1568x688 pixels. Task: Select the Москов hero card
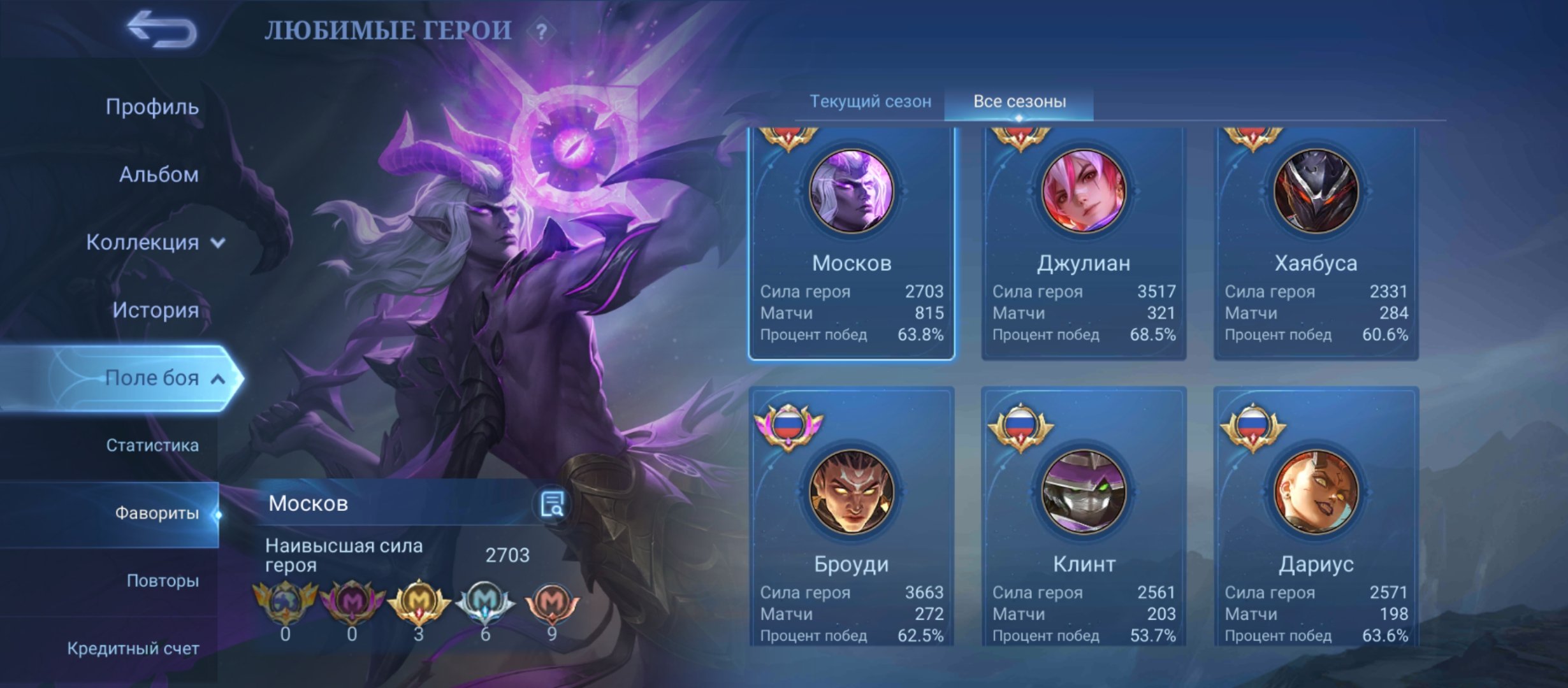pos(851,242)
